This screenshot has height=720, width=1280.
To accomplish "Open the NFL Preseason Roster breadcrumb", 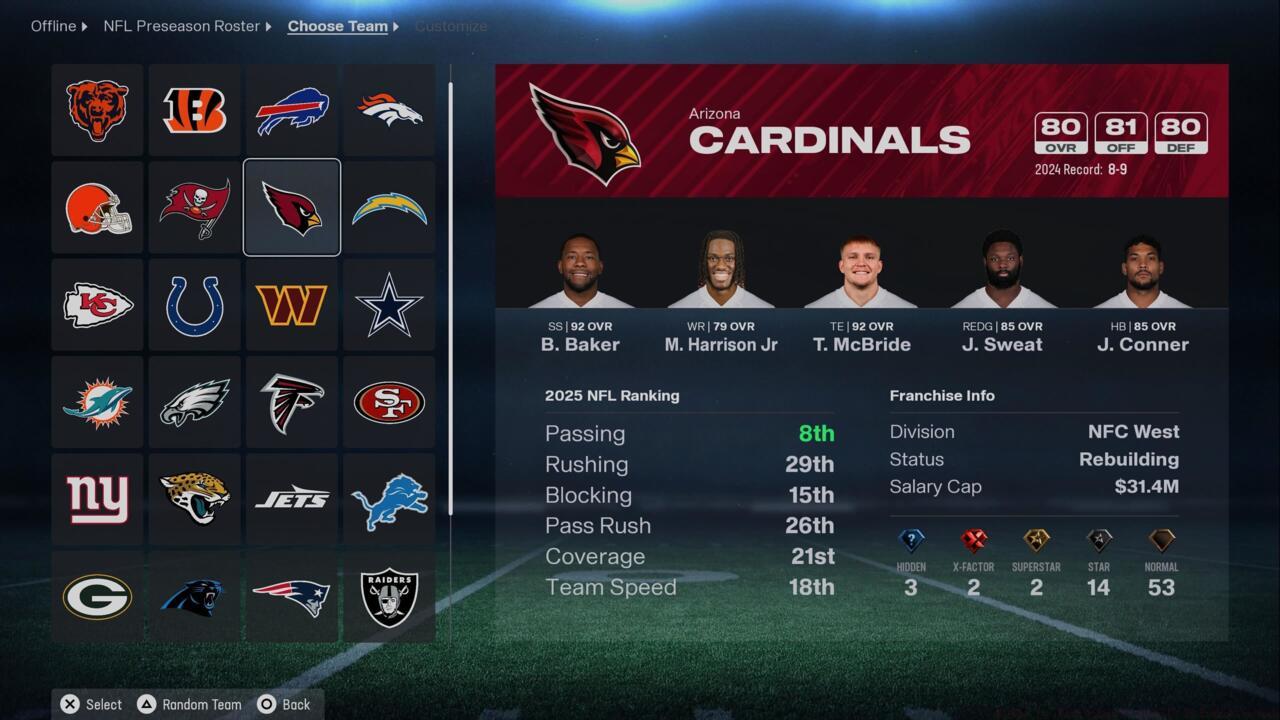I will (182, 26).
